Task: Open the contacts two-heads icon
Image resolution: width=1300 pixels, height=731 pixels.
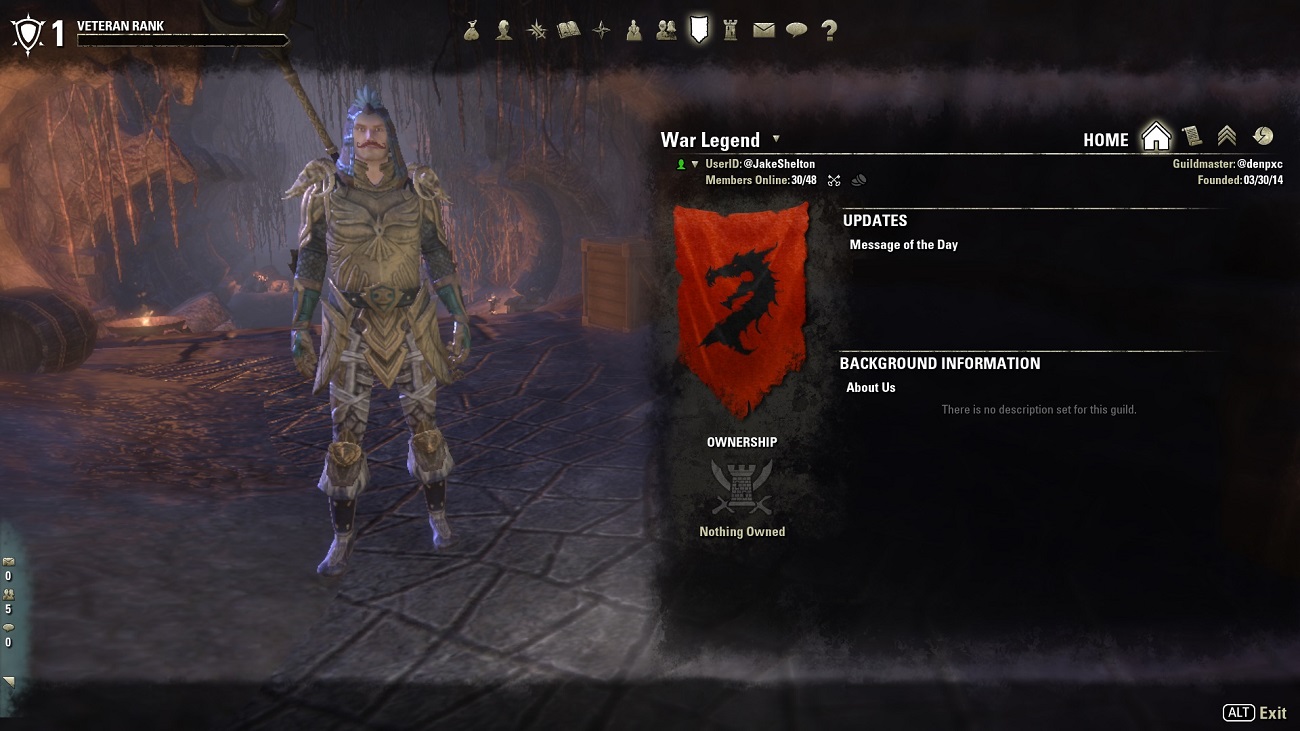Action: (666, 31)
